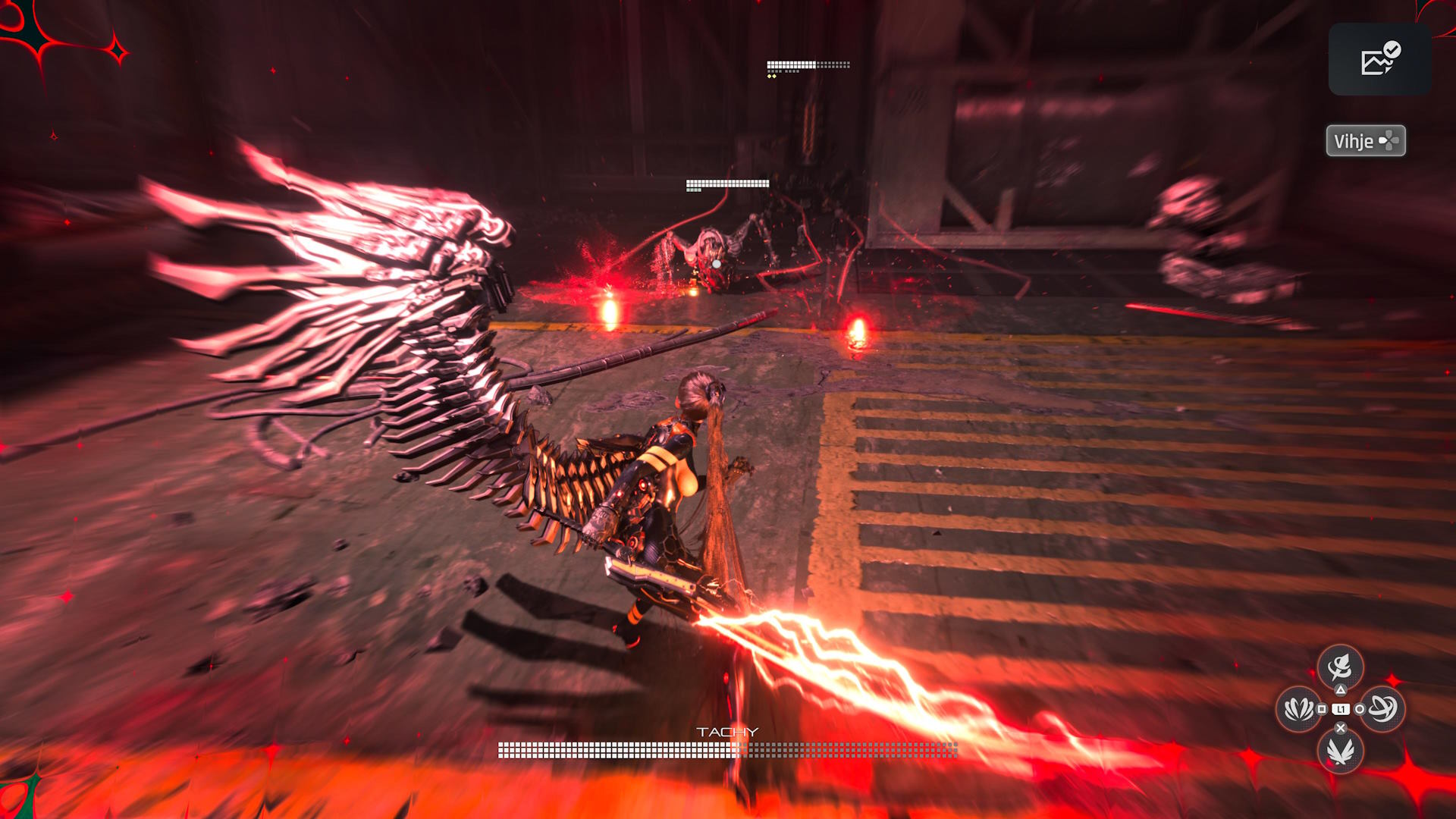Trigger the right spiral ring skill icon

coord(1382,709)
